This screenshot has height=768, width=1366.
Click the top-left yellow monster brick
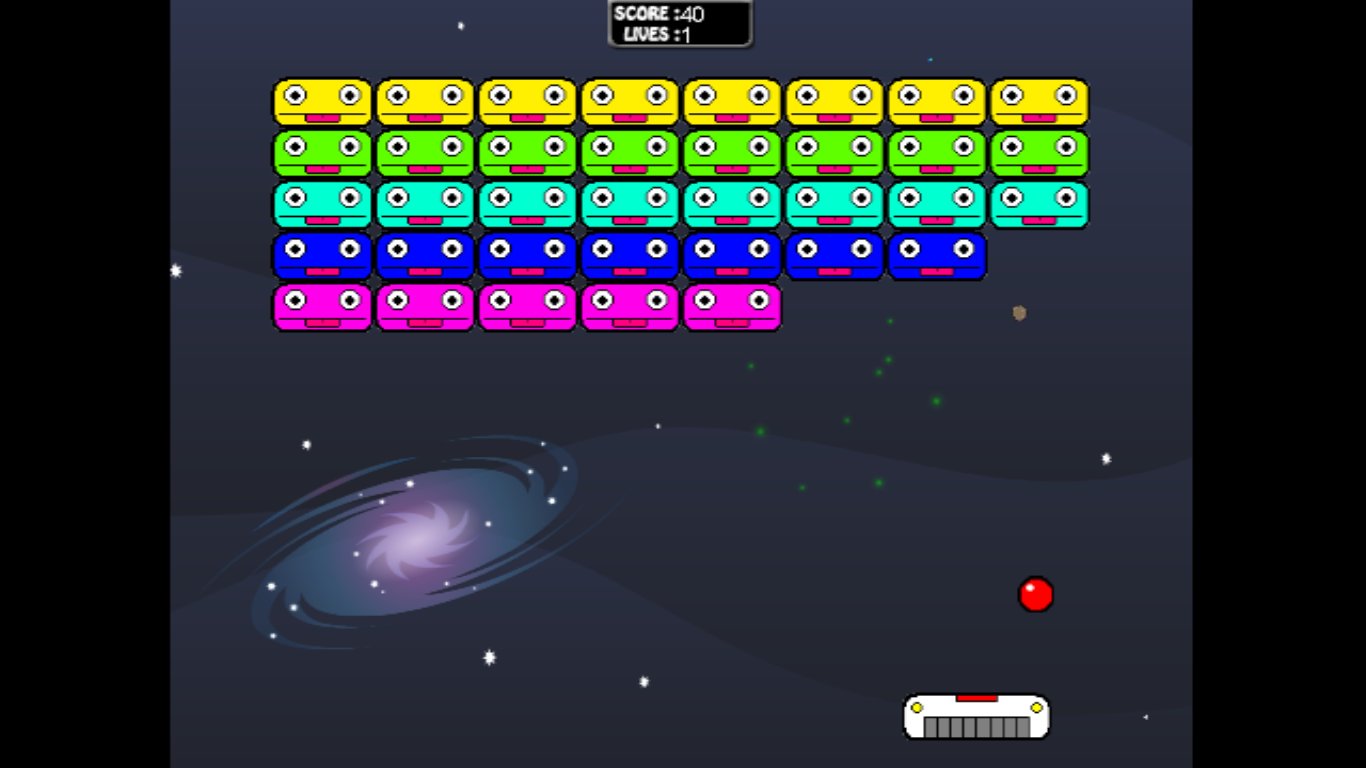pyautogui.click(x=322, y=100)
